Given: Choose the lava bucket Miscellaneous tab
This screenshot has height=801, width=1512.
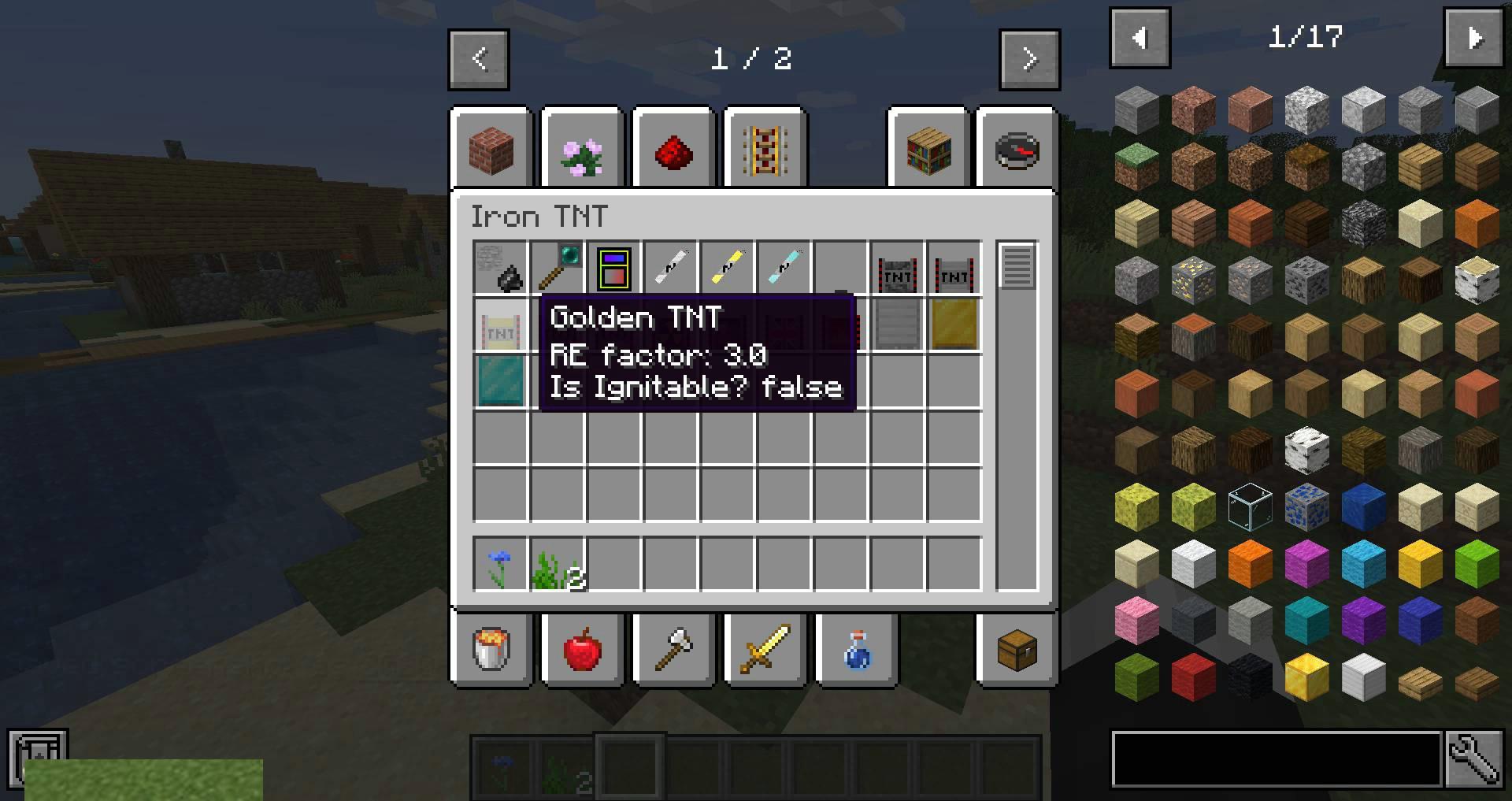Looking at the screenshot, I should pos(492,649).
